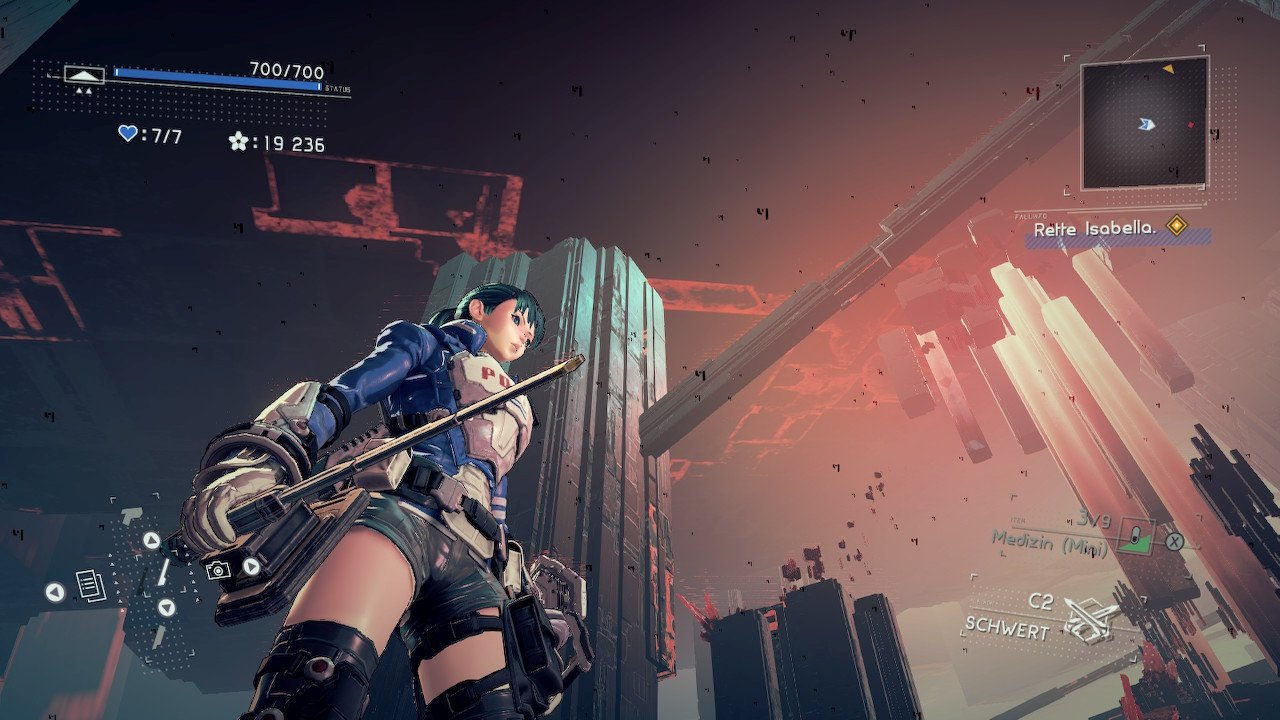
Task: Open the minimap
Action: (x=1144, y=123)
